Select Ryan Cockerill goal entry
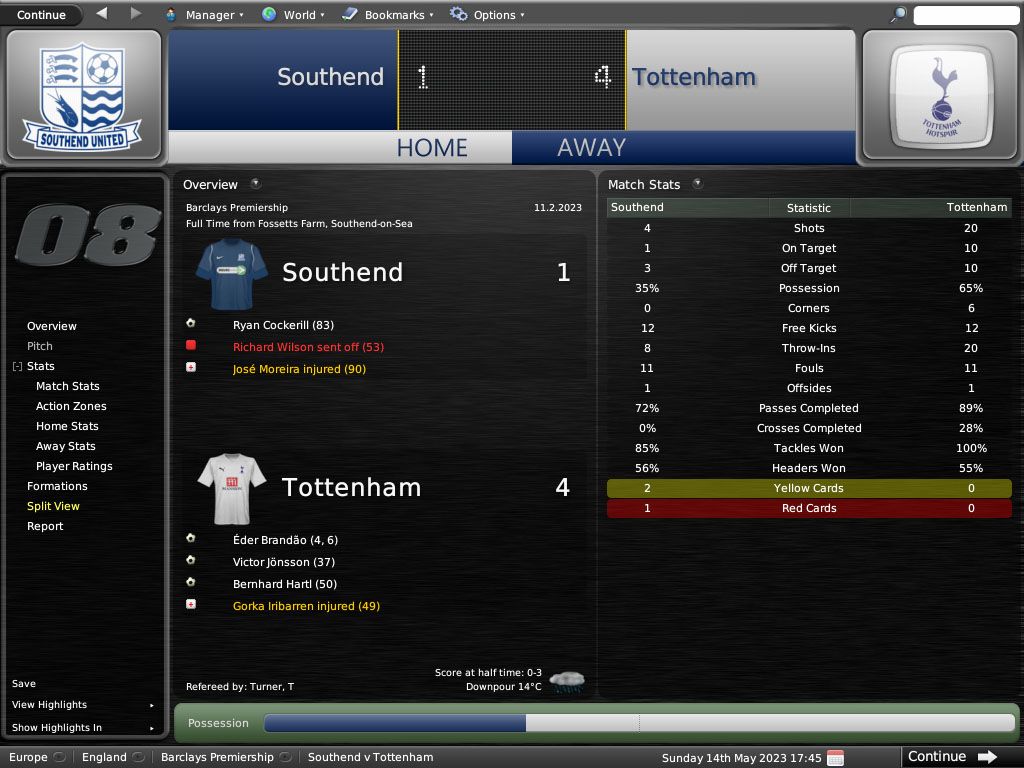This screenshot has height=768, width=1024. click(283, 325)
